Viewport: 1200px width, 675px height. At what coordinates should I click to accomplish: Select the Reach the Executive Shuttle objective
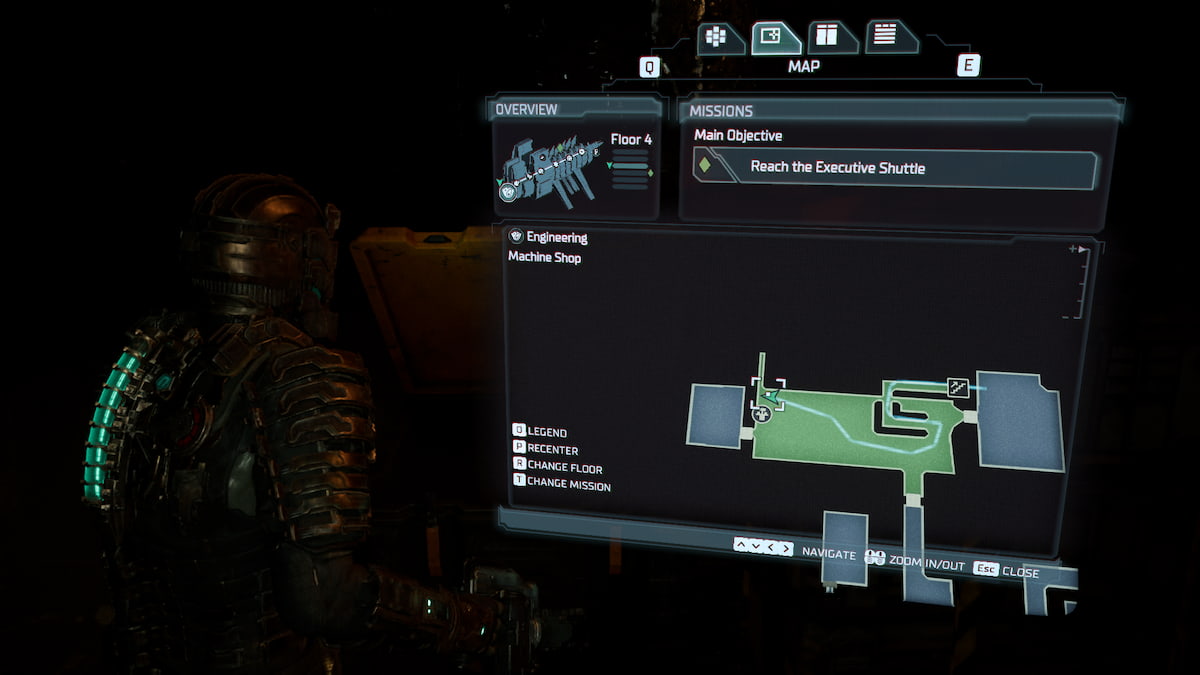(x=894, y=168)
